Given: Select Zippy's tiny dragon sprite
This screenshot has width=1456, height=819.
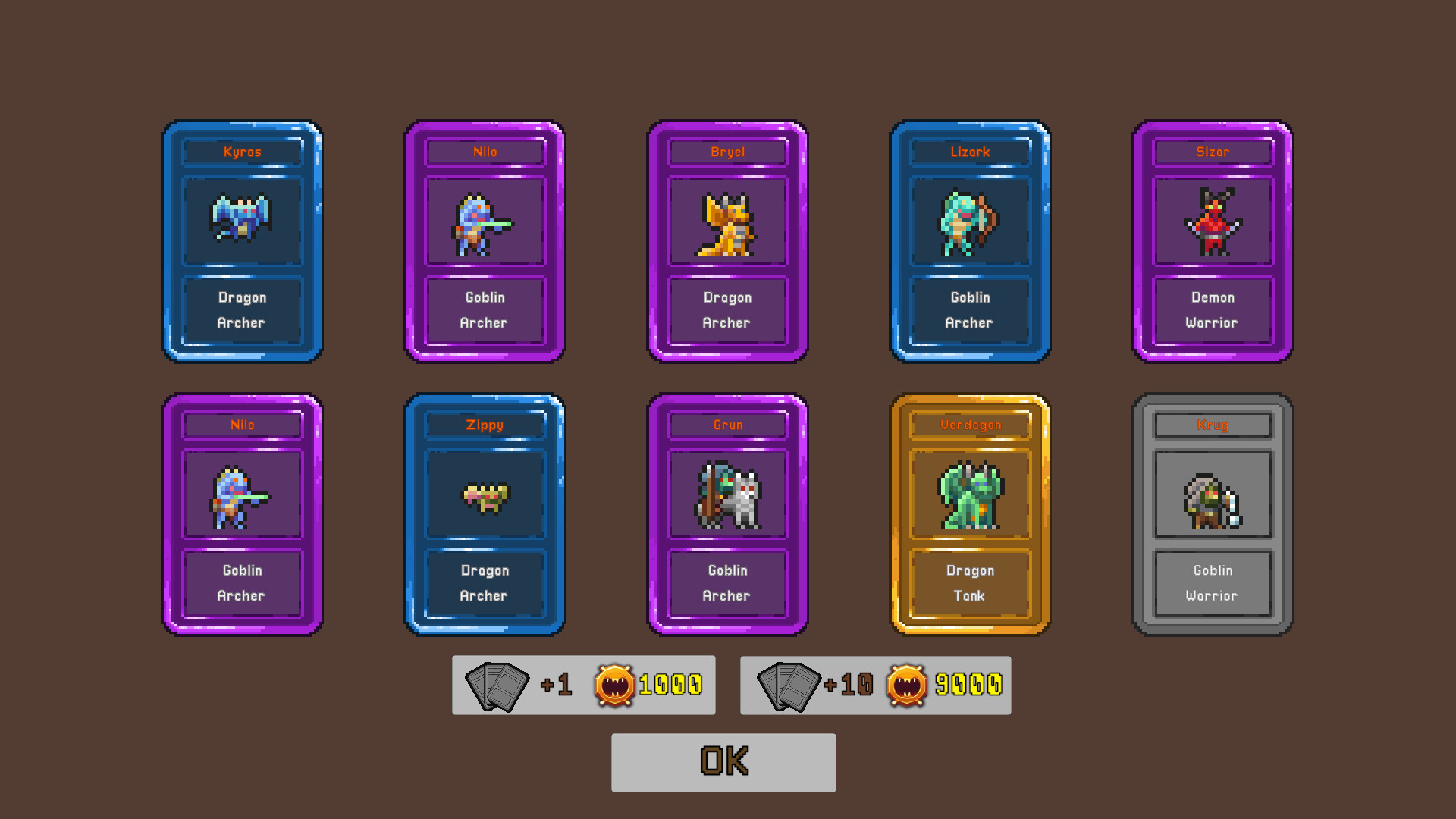Looking at the screenshot, I should (485, 495).
